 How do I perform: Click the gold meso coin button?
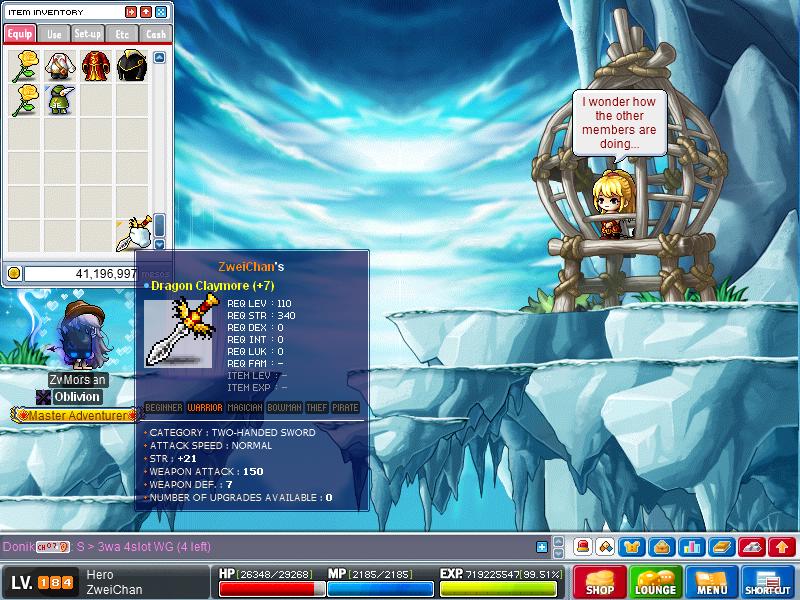(14, 273)
